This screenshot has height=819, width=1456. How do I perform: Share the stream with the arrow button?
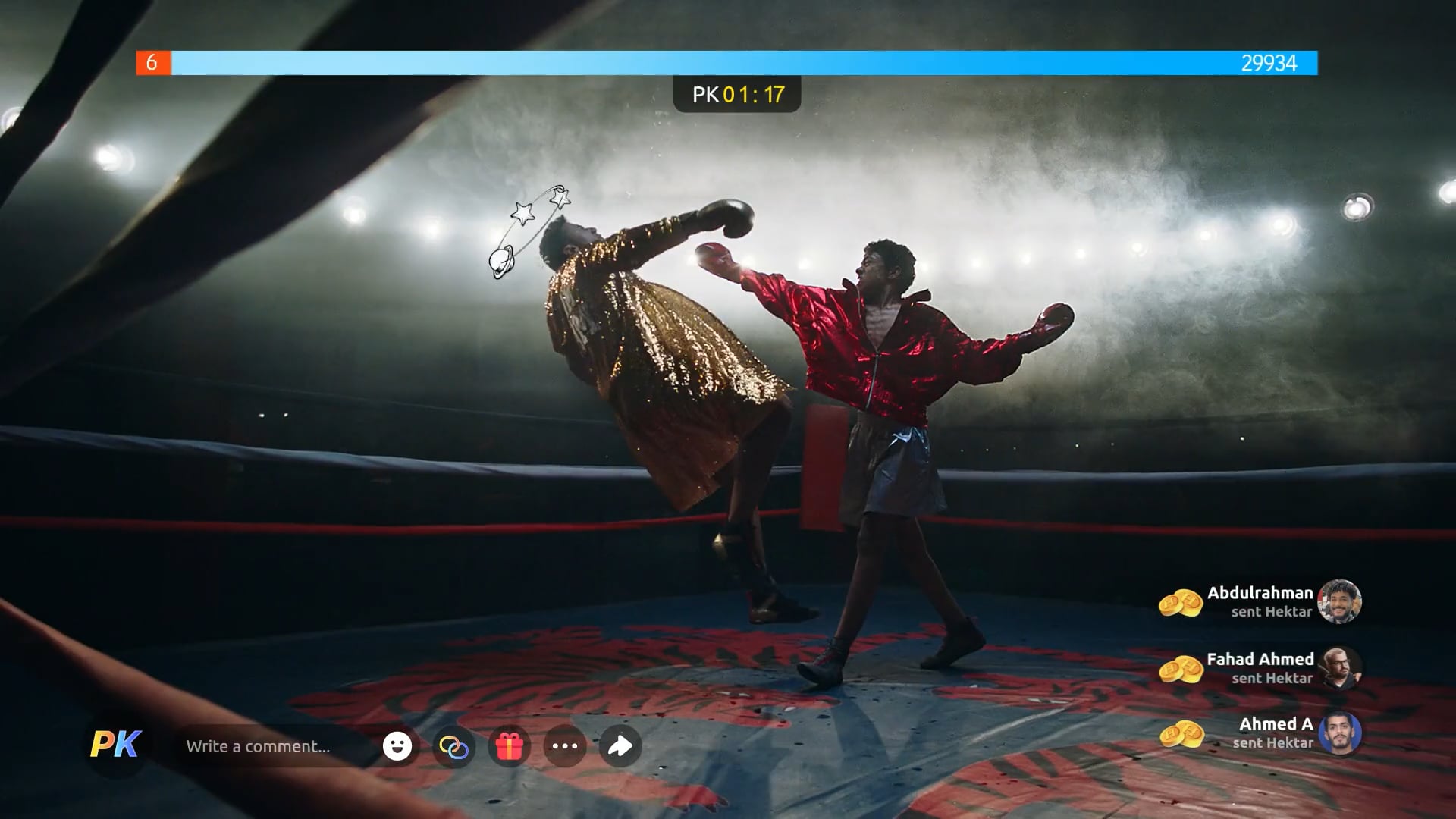[x=620, y=747]
